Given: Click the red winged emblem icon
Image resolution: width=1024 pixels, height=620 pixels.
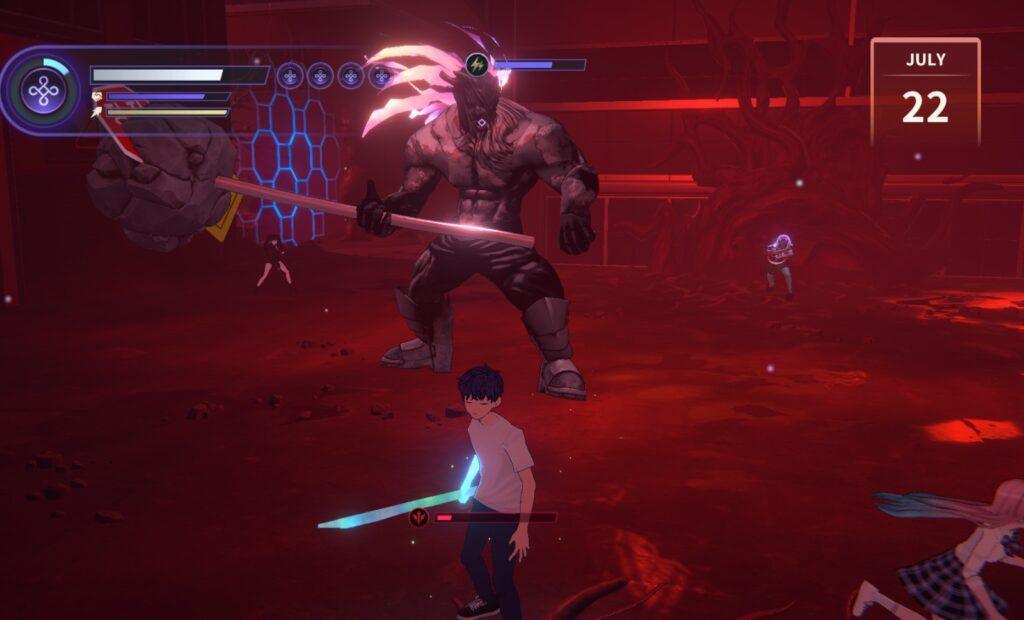Looking at the screenshot, I should click(x=418, y=517).
